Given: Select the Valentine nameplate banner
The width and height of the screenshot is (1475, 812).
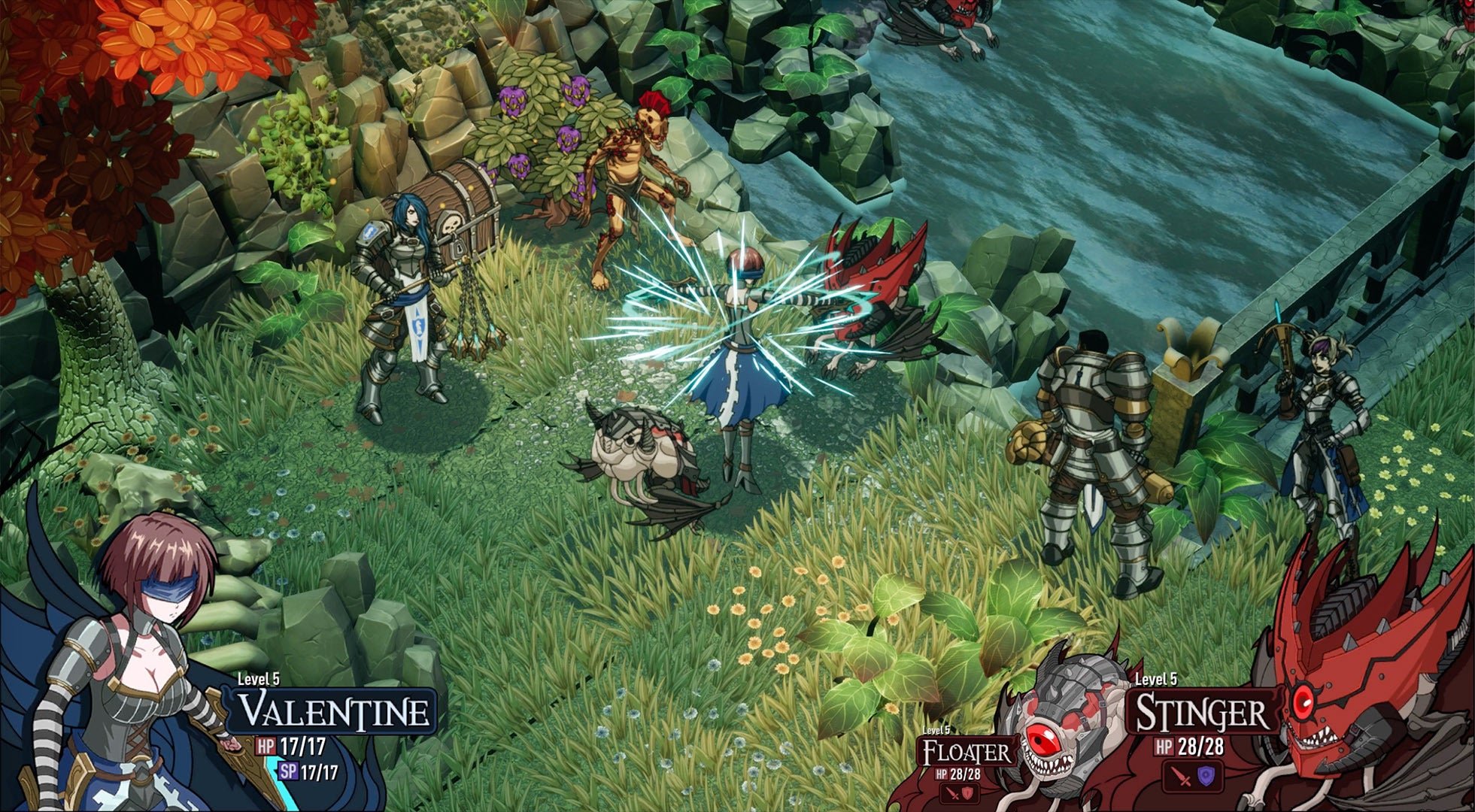Looking at the screenshot, I should [332, 710].
